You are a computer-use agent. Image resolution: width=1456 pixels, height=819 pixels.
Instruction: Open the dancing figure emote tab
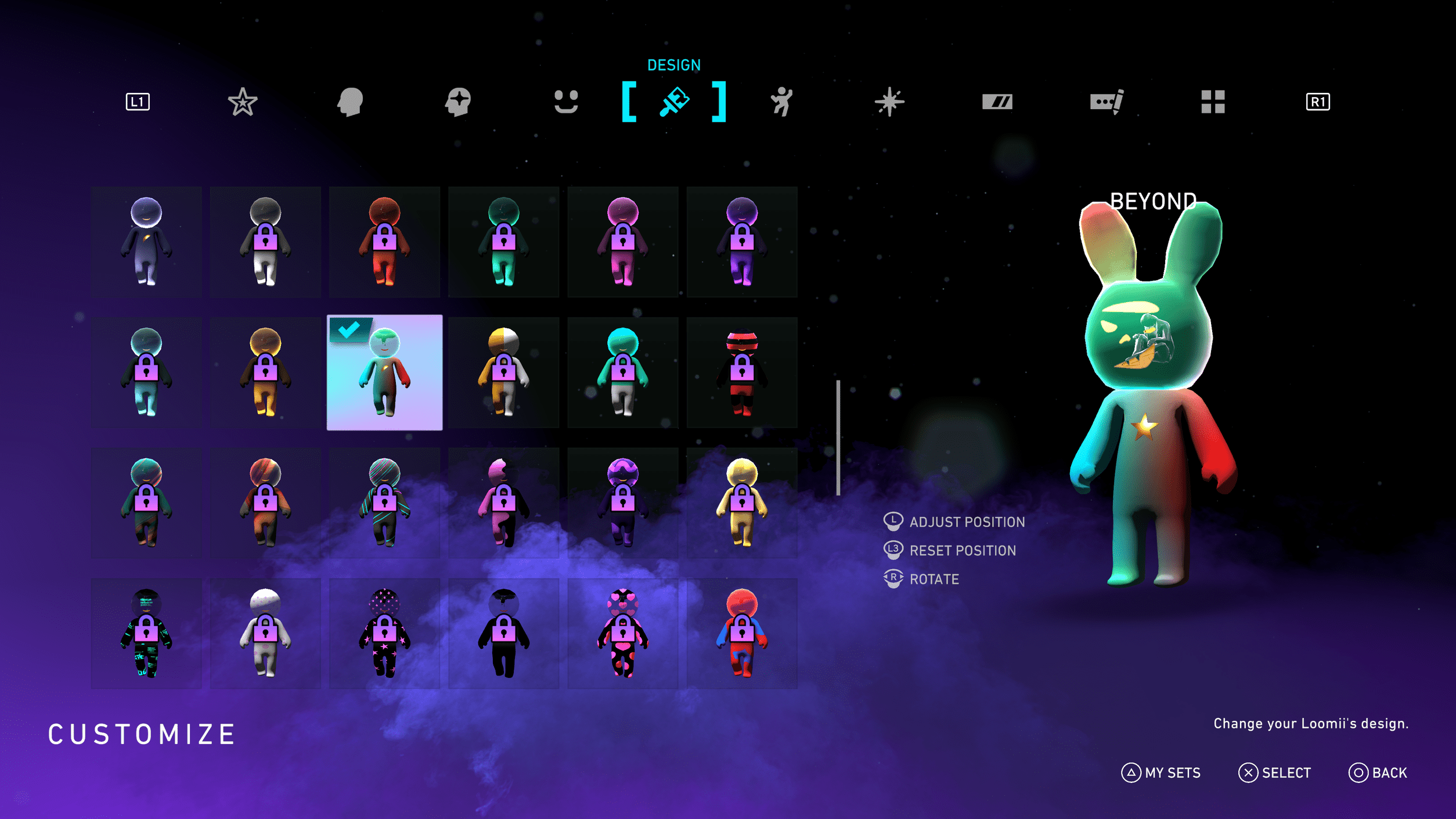pyautogui.click(x=781, y=102)
